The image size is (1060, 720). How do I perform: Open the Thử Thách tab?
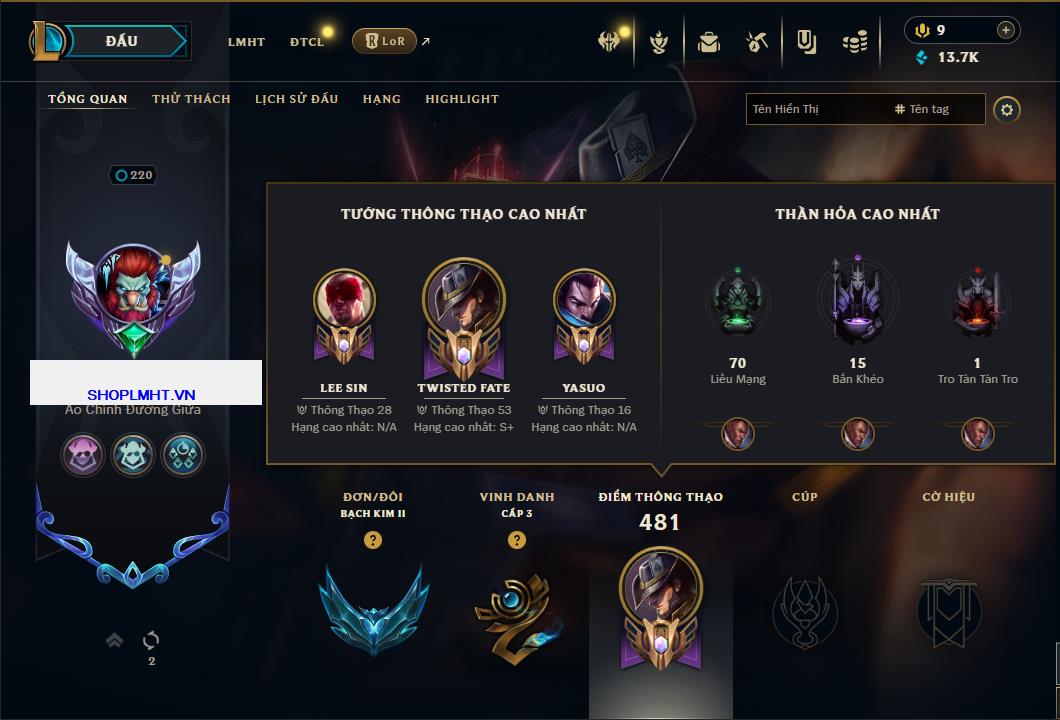[191, 99]
